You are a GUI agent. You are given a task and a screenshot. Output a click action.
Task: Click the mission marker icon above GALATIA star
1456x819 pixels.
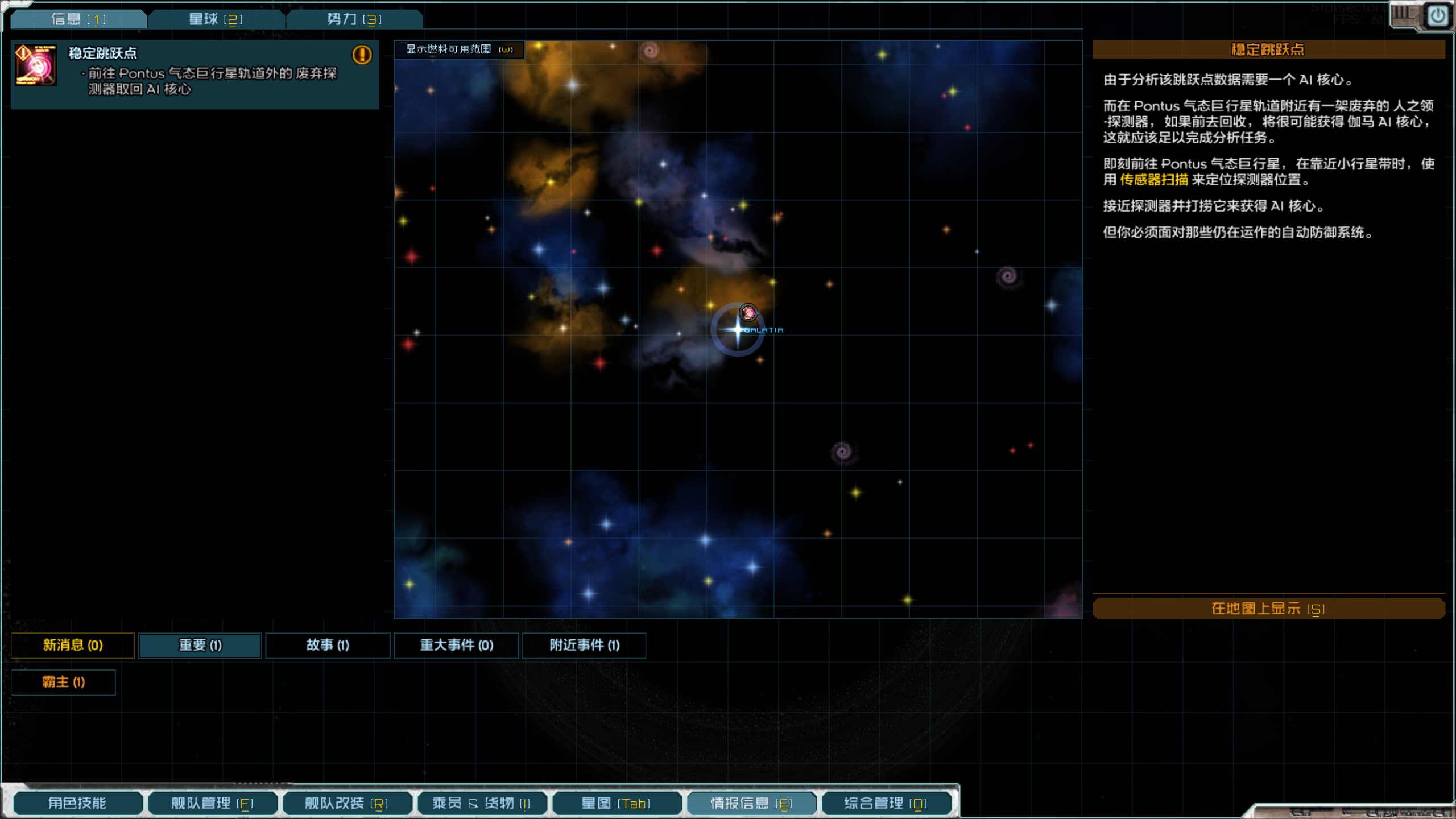tap(748, 312)
